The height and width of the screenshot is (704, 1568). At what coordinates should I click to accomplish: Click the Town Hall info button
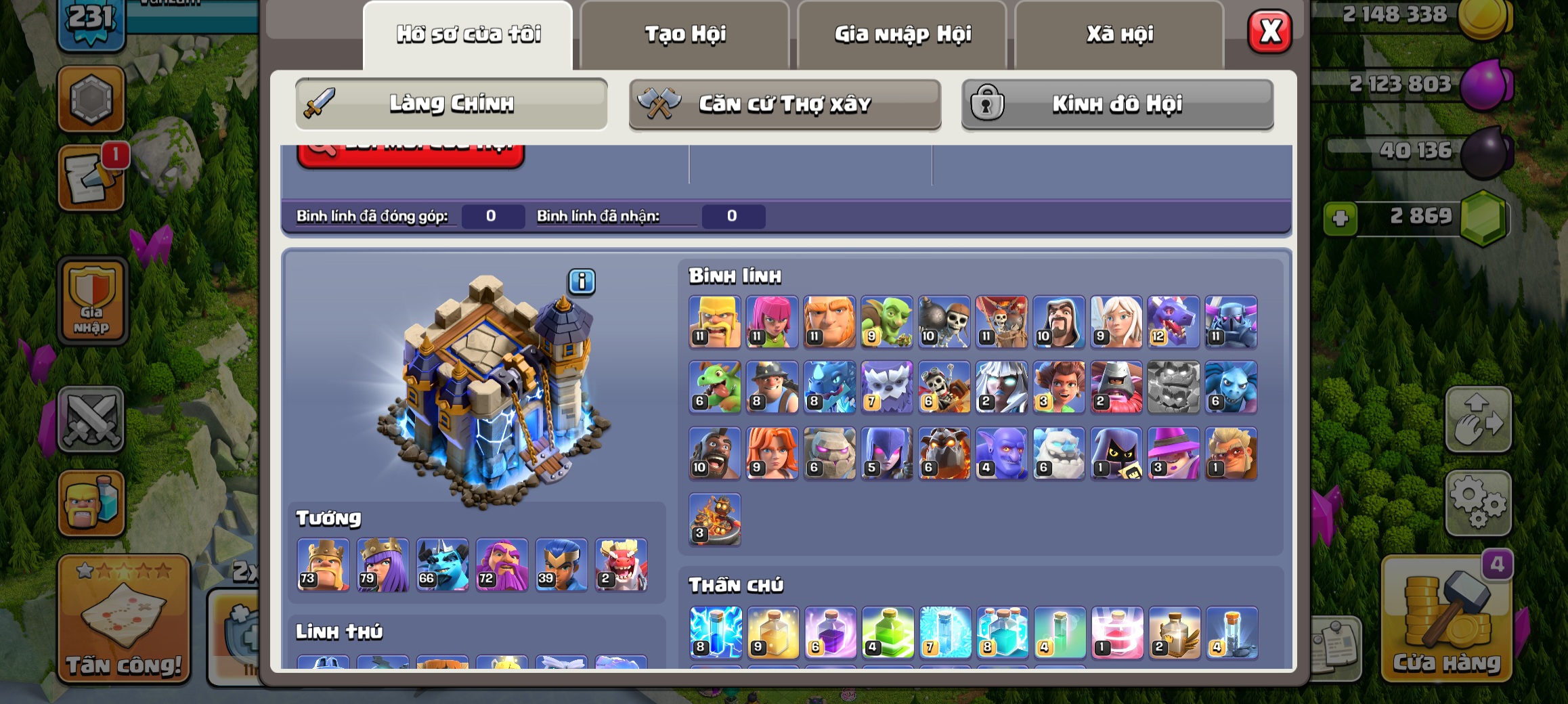[582, 282]
